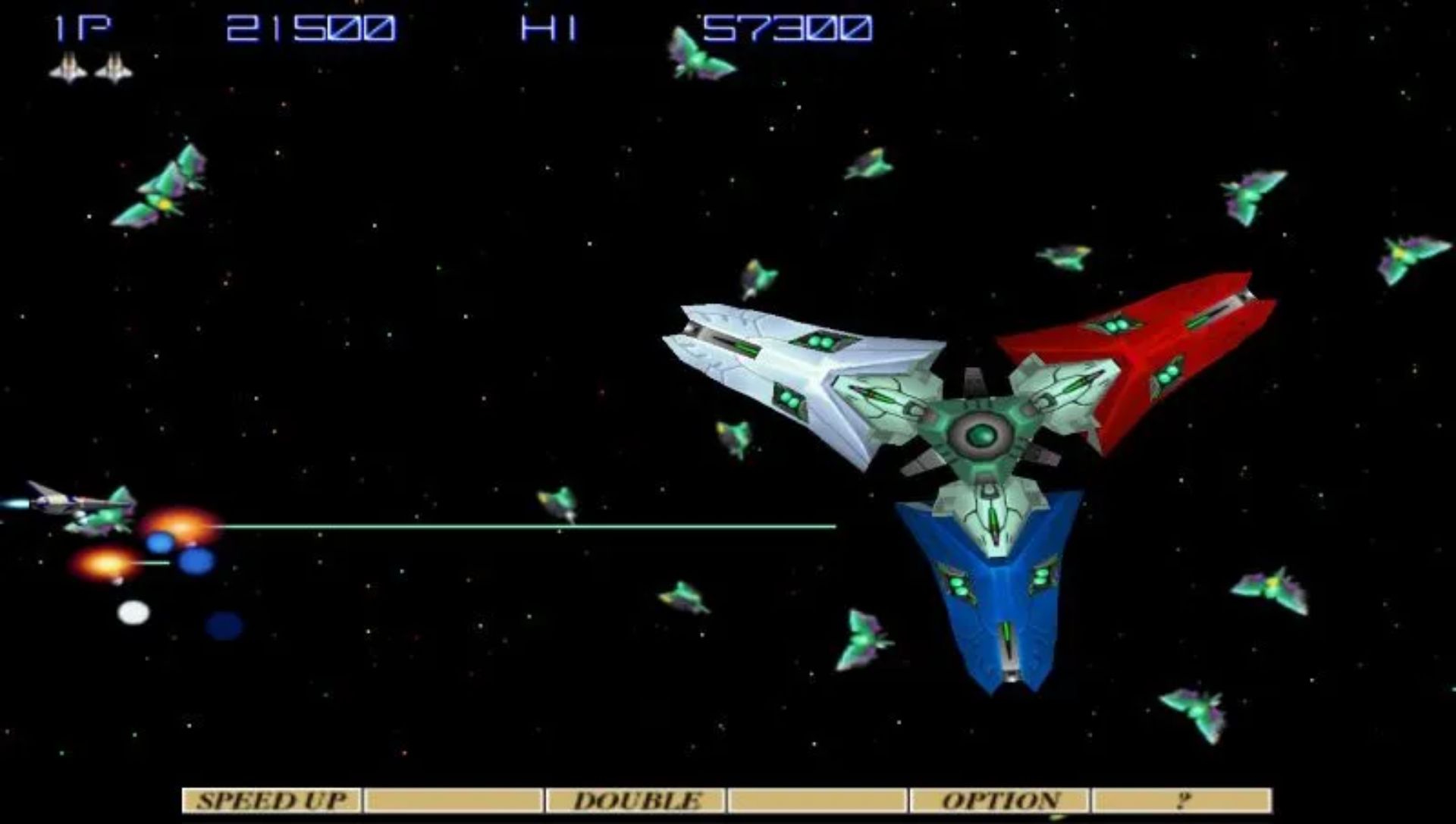Pick the question mark power-up slot
This screenshot has height=824, width=1456.
[1181, 801]
